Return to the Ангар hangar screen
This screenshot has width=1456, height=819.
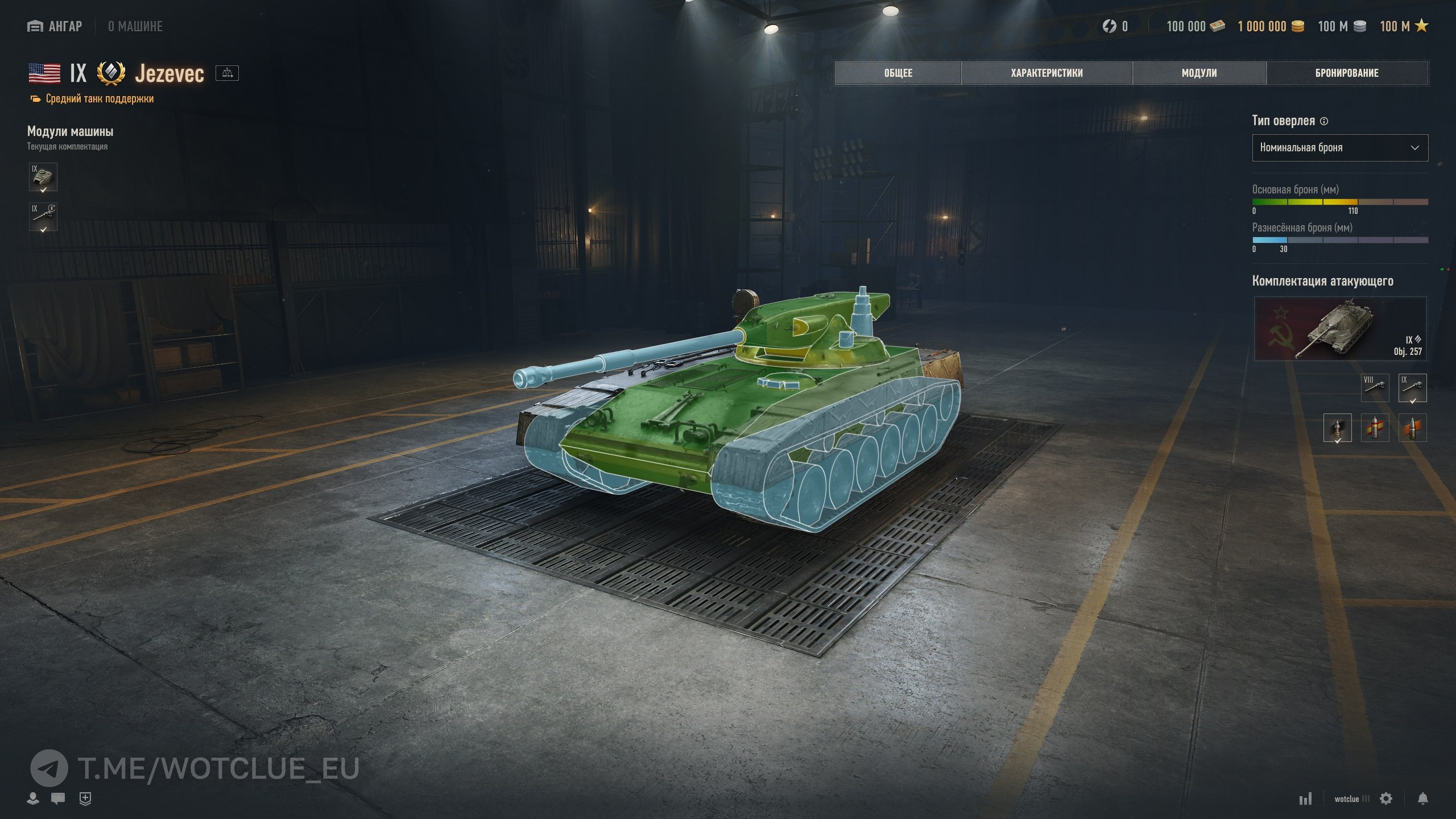click(55, 26)
